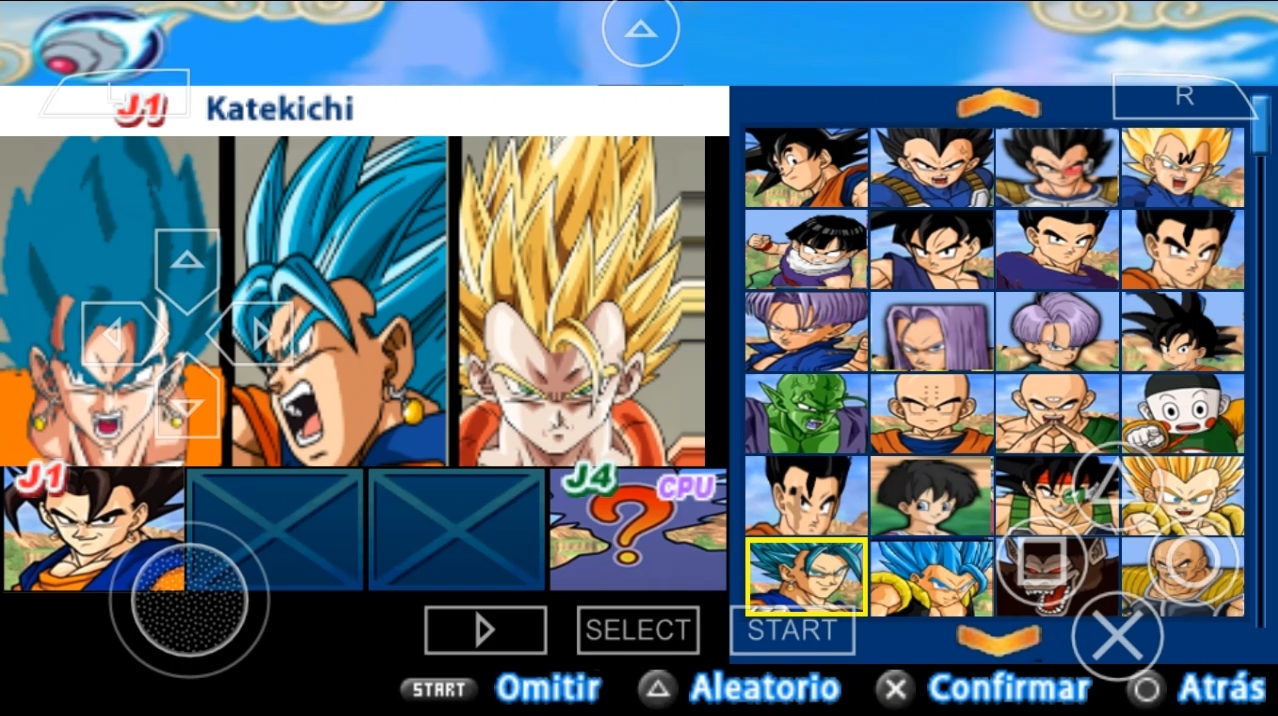Select the bald Nappa portrait

click(1182, 577)
